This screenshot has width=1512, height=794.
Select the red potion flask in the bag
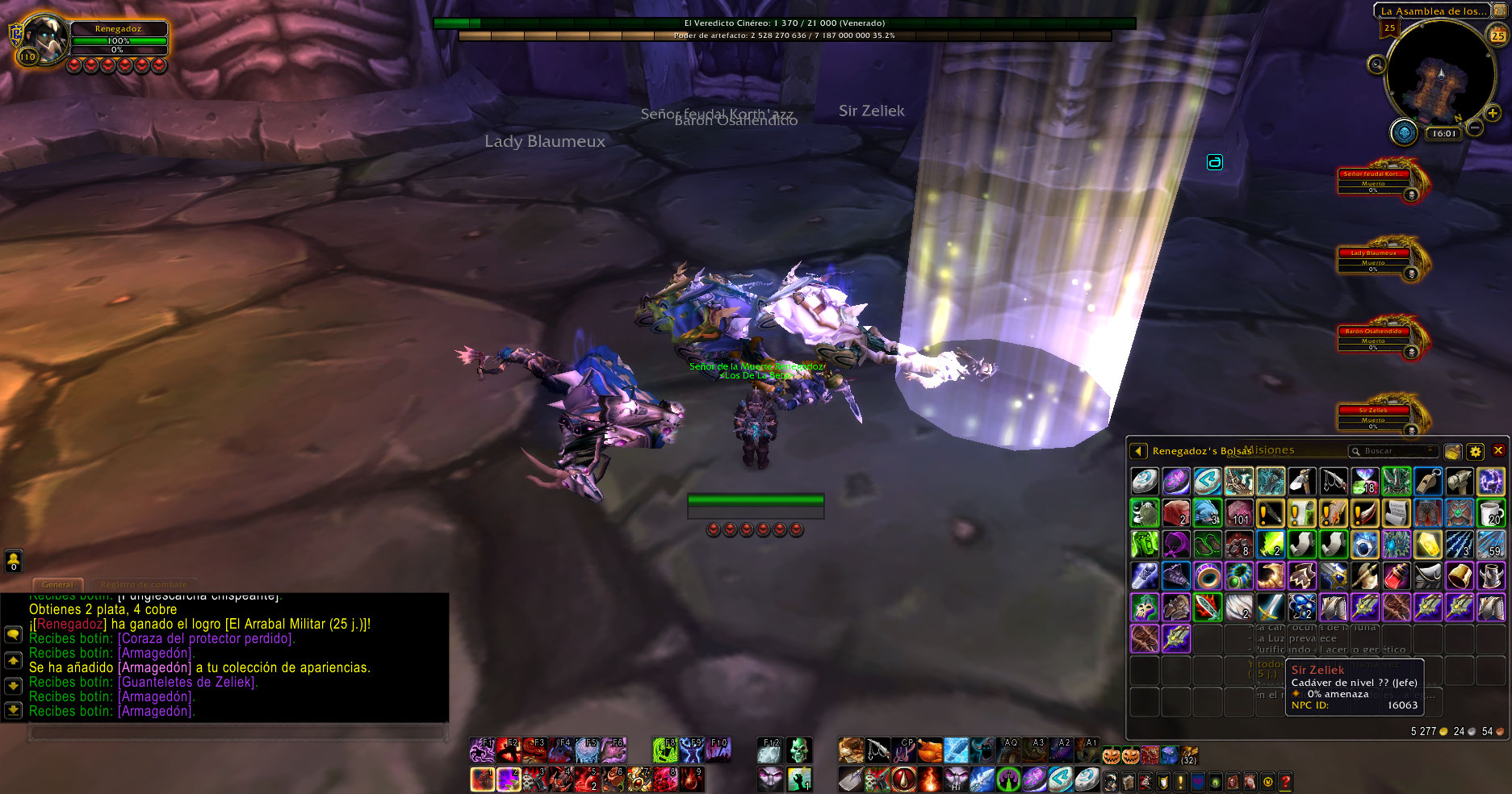pos(1397,576)
